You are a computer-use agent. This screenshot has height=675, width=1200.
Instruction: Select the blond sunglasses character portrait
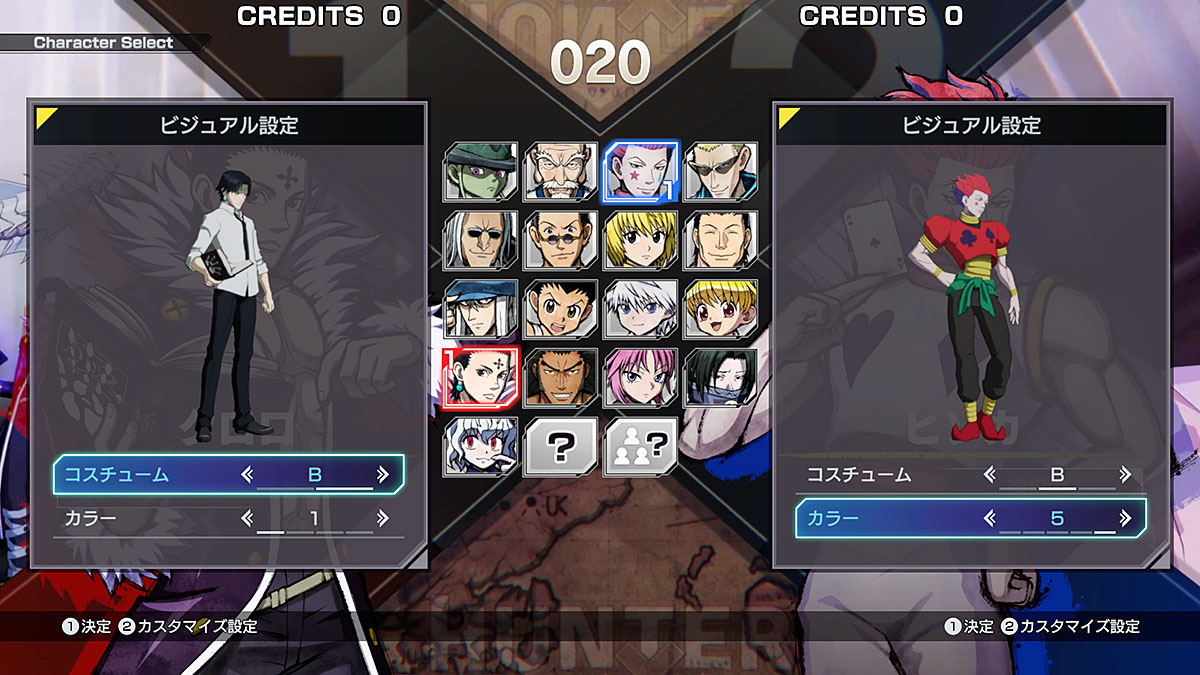point(720,171)
